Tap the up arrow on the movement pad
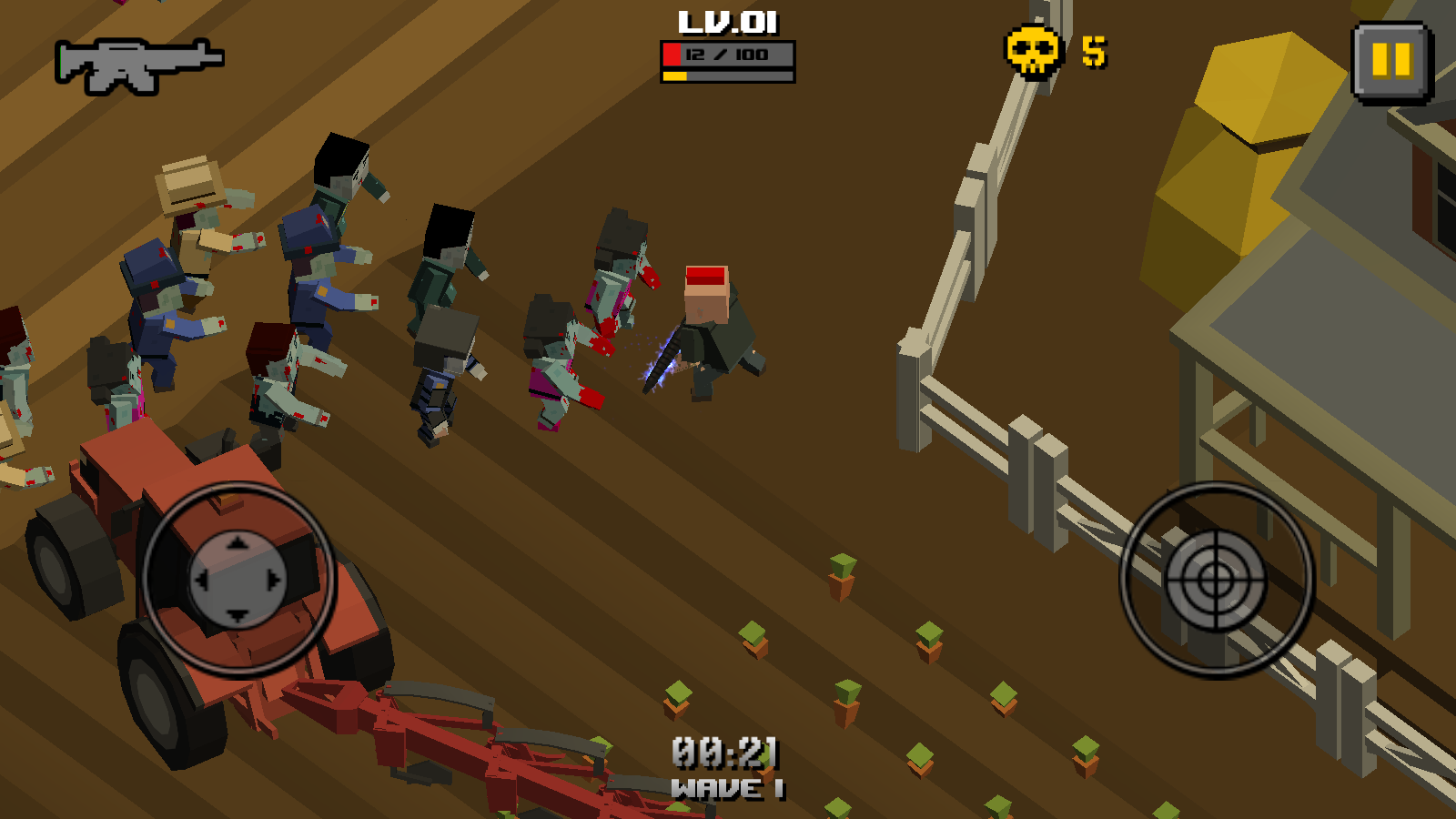Viewport: 1456px width, 819px height. coord(237,541)
